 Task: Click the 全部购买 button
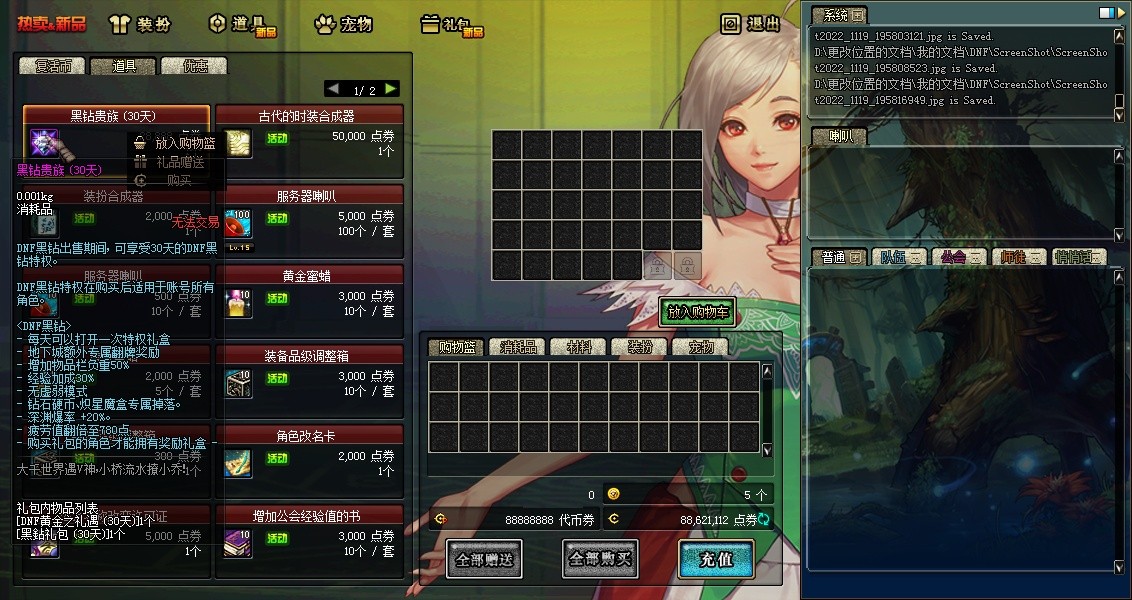click(600, 559)
